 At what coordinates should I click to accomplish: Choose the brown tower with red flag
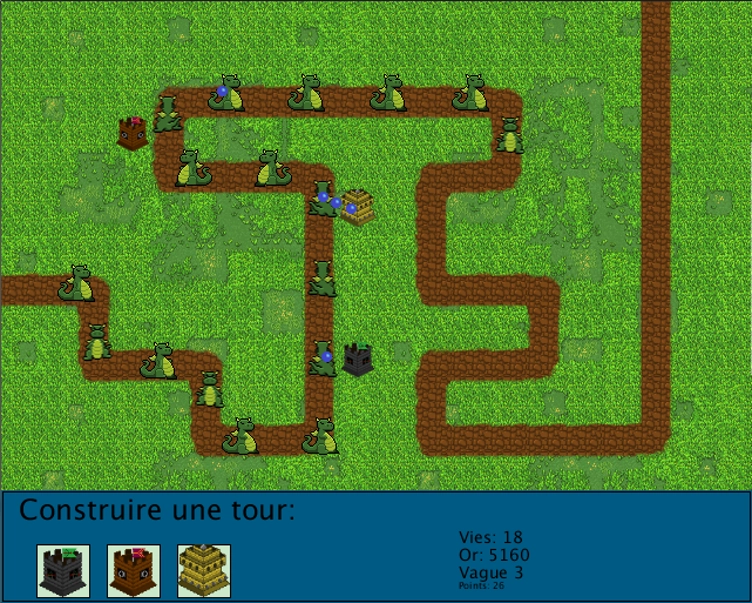coord(134,570)
